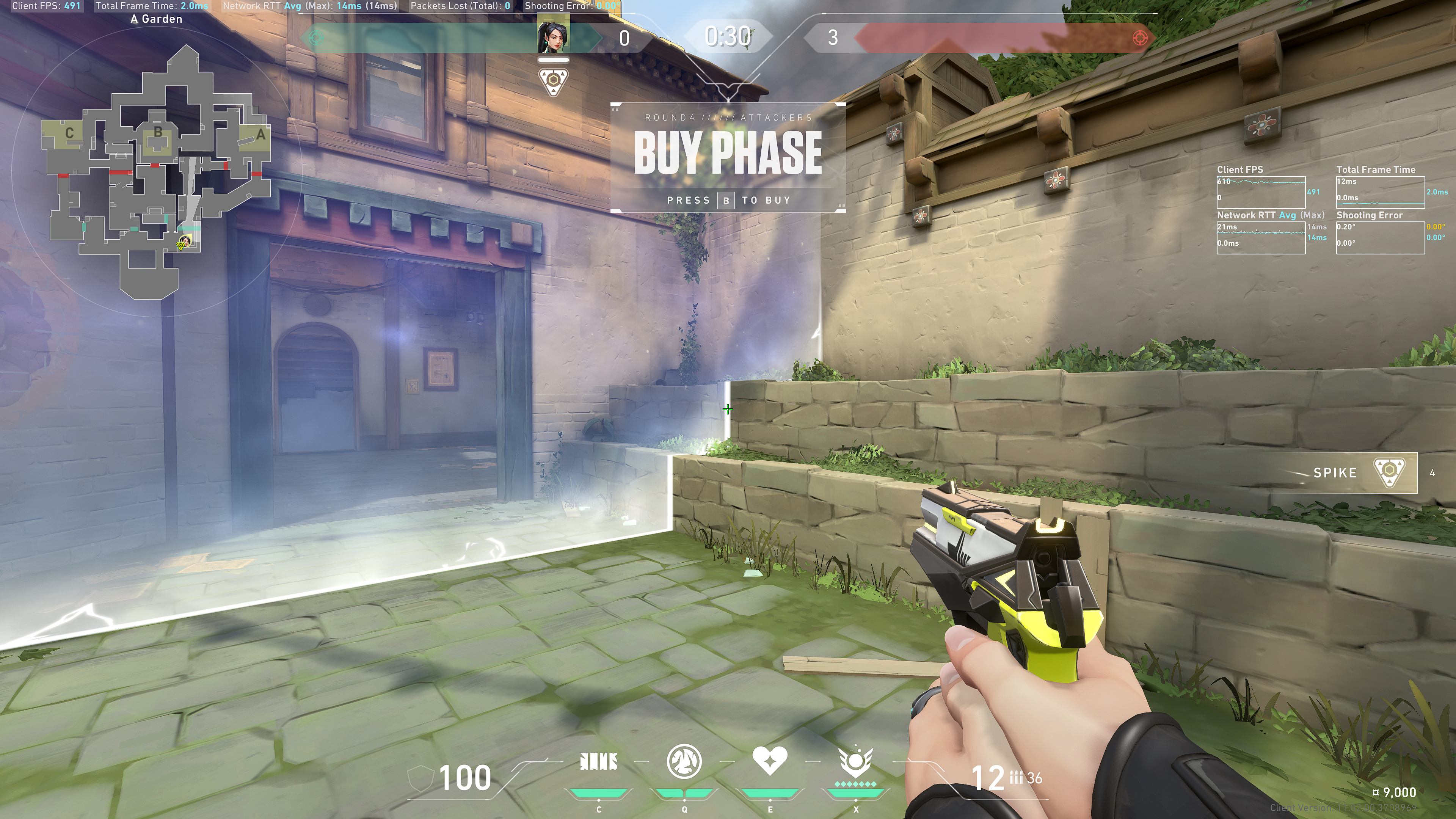Click the C site marker on minimap

click(x=69, y=133)
